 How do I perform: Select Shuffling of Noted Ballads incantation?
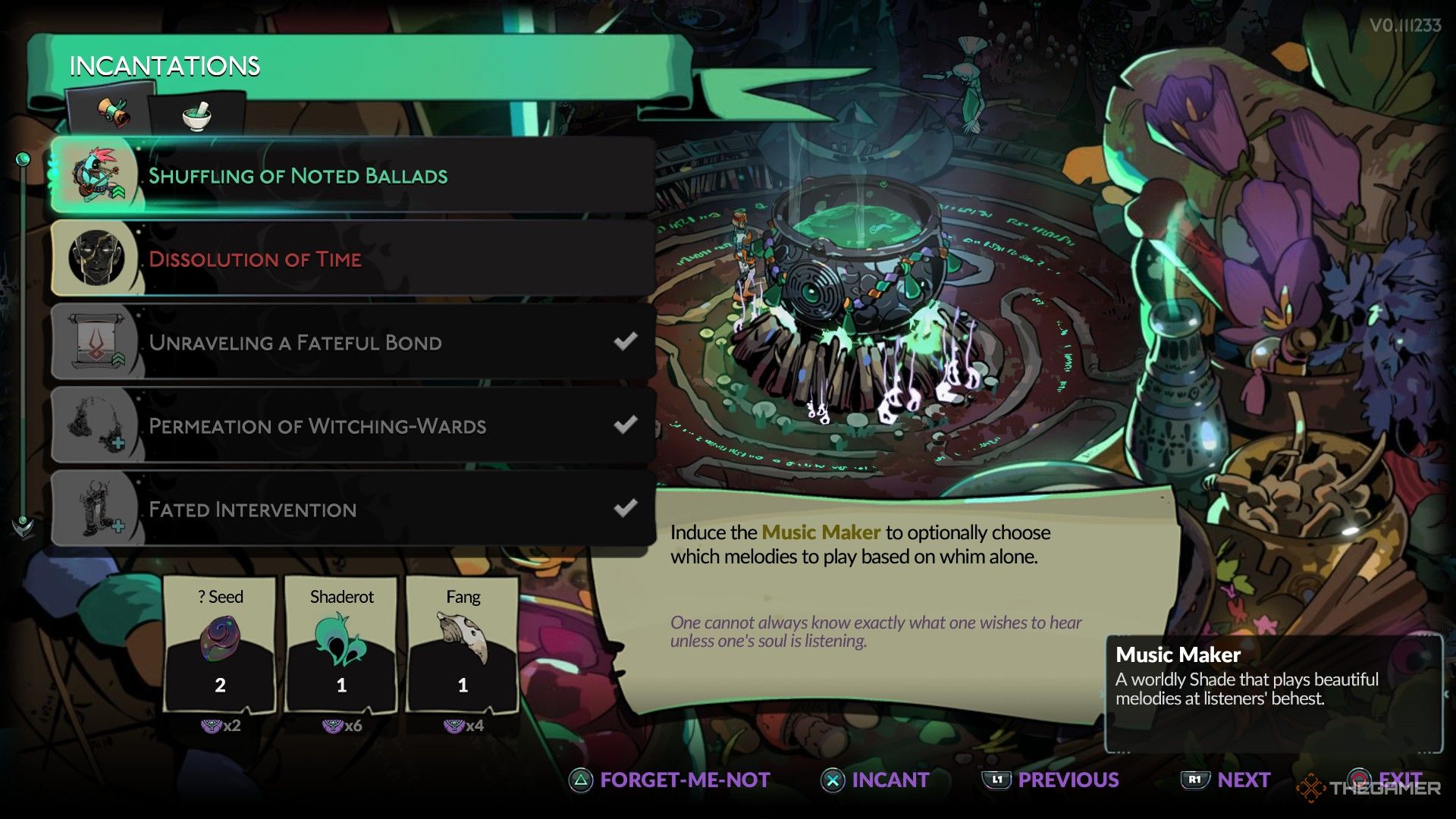pos(353,176)
